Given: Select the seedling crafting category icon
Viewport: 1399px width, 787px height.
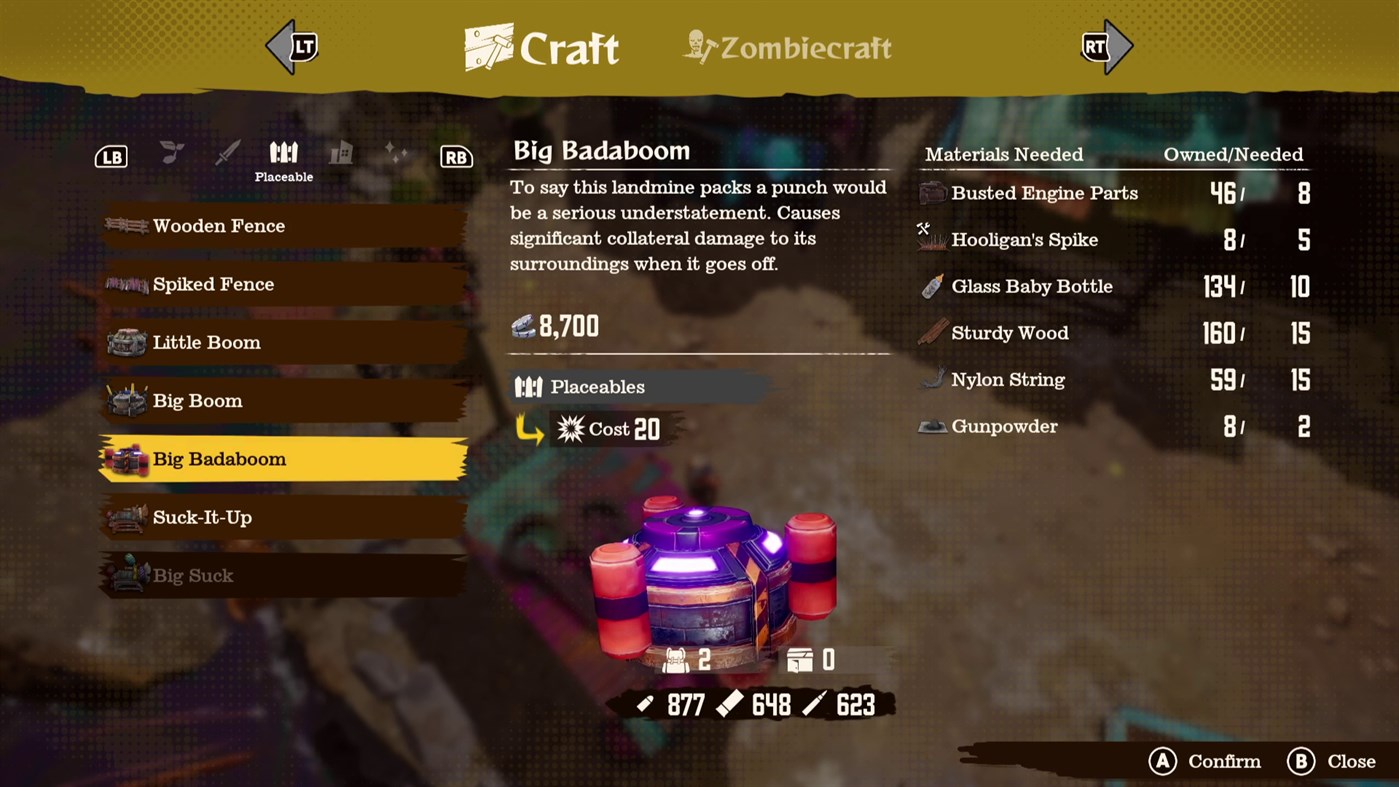Looking at the screenshot, I should pyautogui.click(x=170, y=153).
